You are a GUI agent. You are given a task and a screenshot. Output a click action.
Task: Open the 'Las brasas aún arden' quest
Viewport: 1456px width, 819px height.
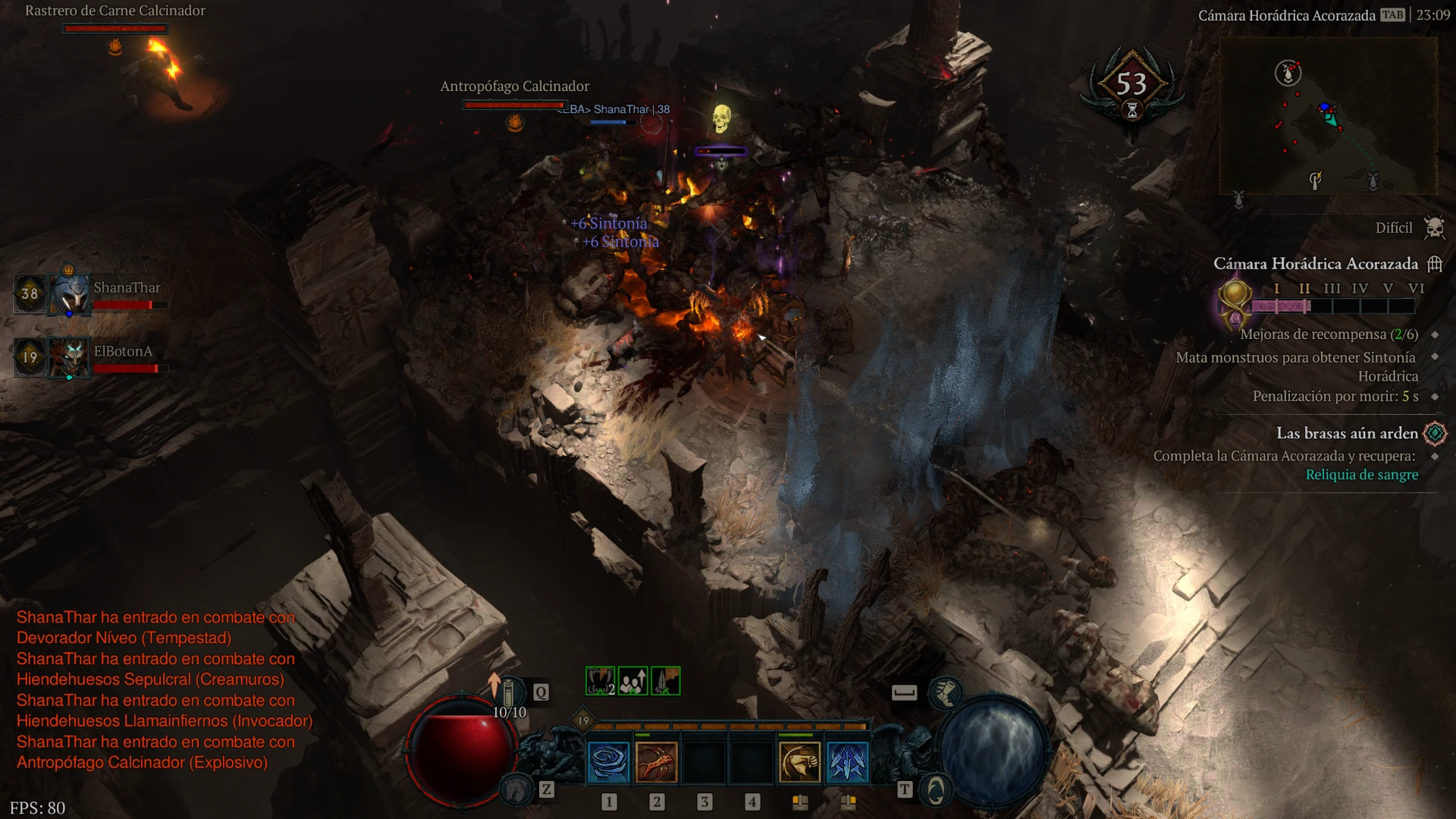click(1347, 433)
